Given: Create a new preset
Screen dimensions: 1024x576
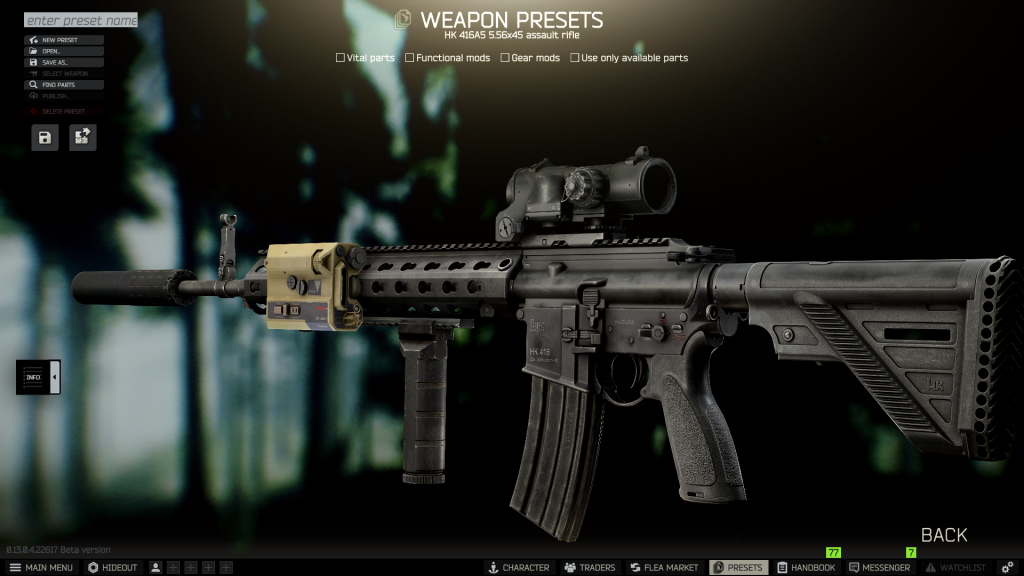Looking at the screenshot, I should 64,40.
